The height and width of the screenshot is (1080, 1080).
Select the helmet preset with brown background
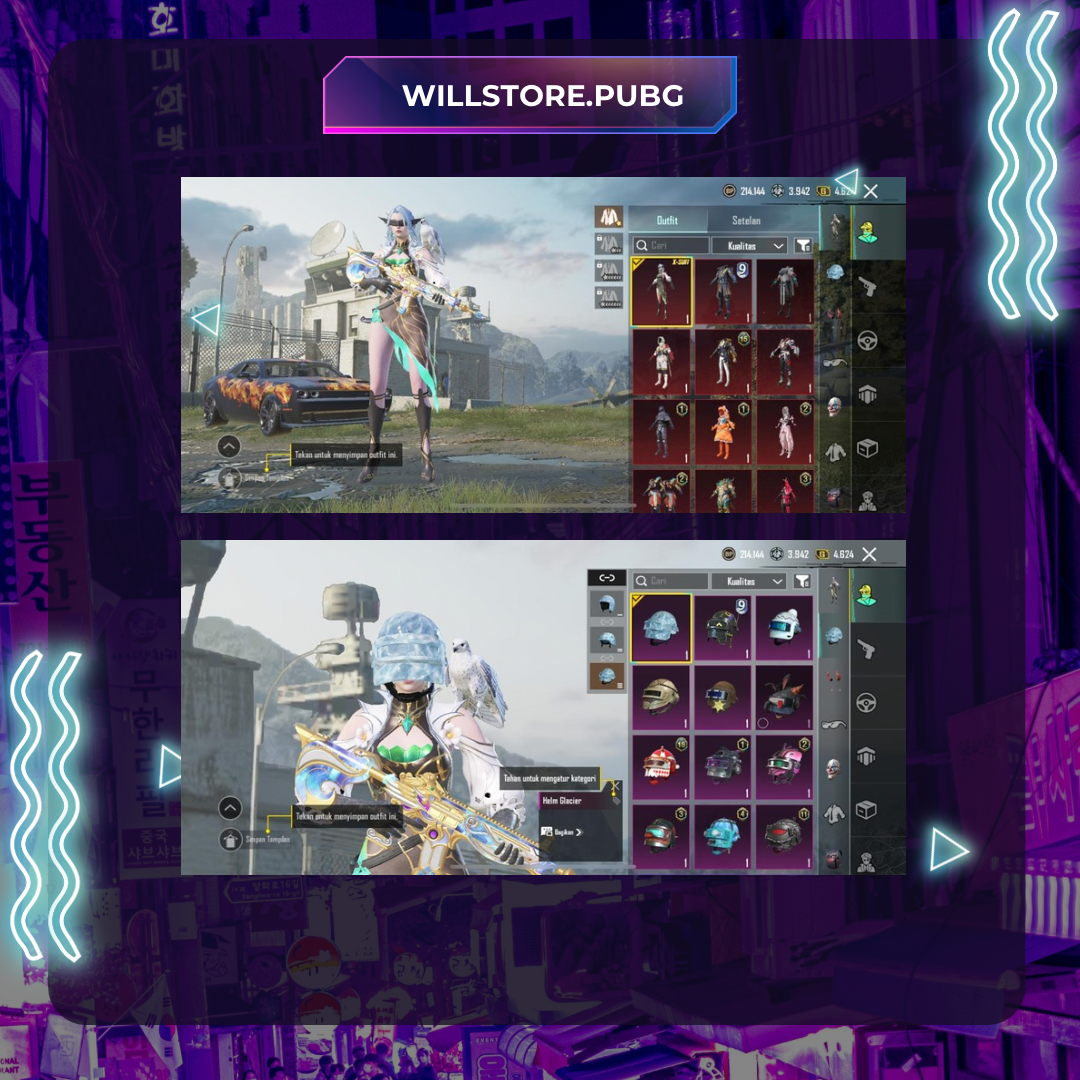[606, 676]
